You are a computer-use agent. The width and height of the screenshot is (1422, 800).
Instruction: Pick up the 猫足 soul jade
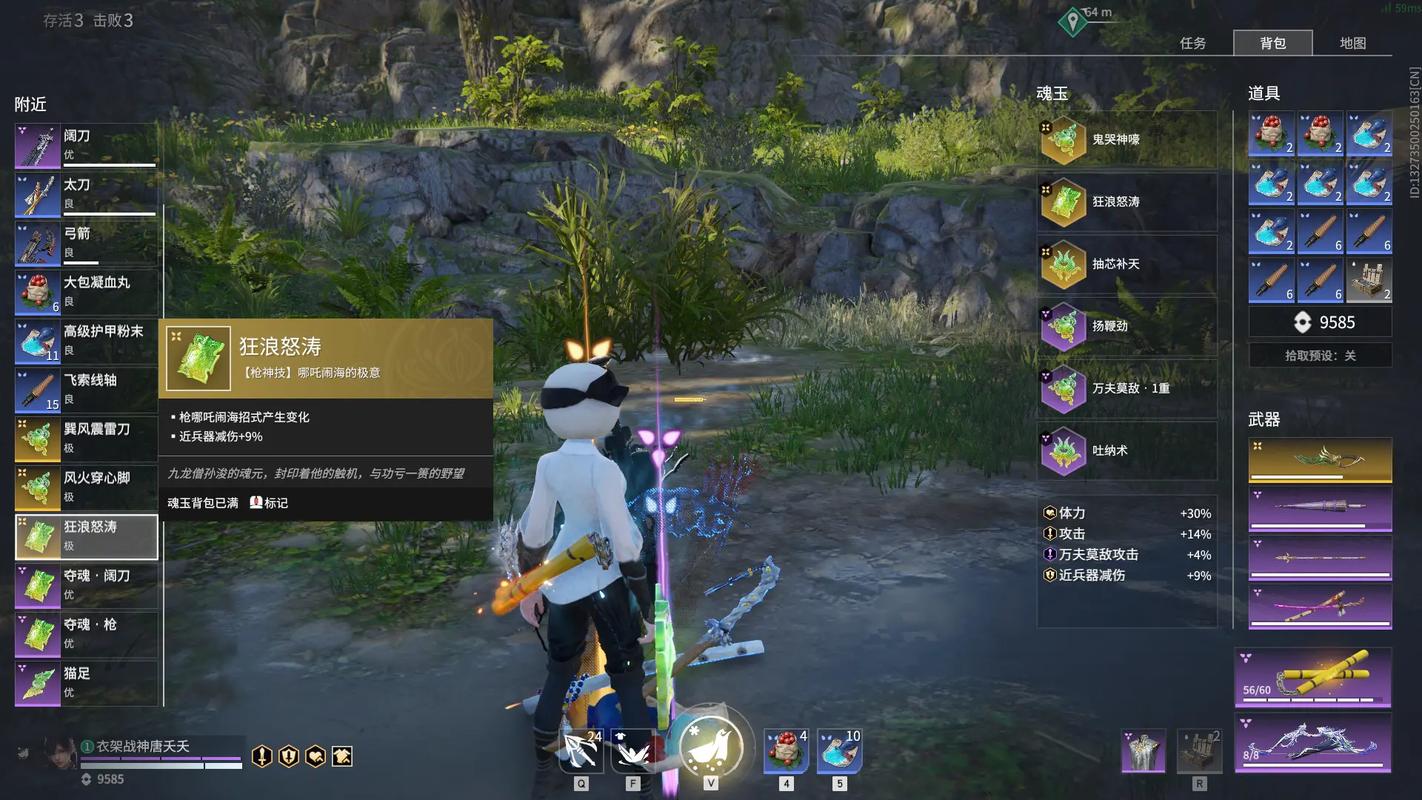[x=87, y=684]
